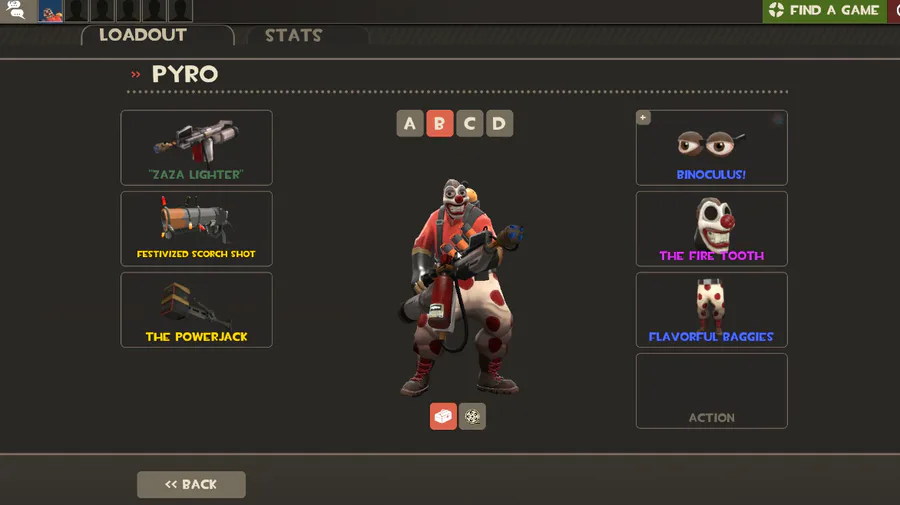The height and width of the screenshot is (505, 900).
Task: Click the plus button on the Binoculus slot
Action: [x=643, y=118]
